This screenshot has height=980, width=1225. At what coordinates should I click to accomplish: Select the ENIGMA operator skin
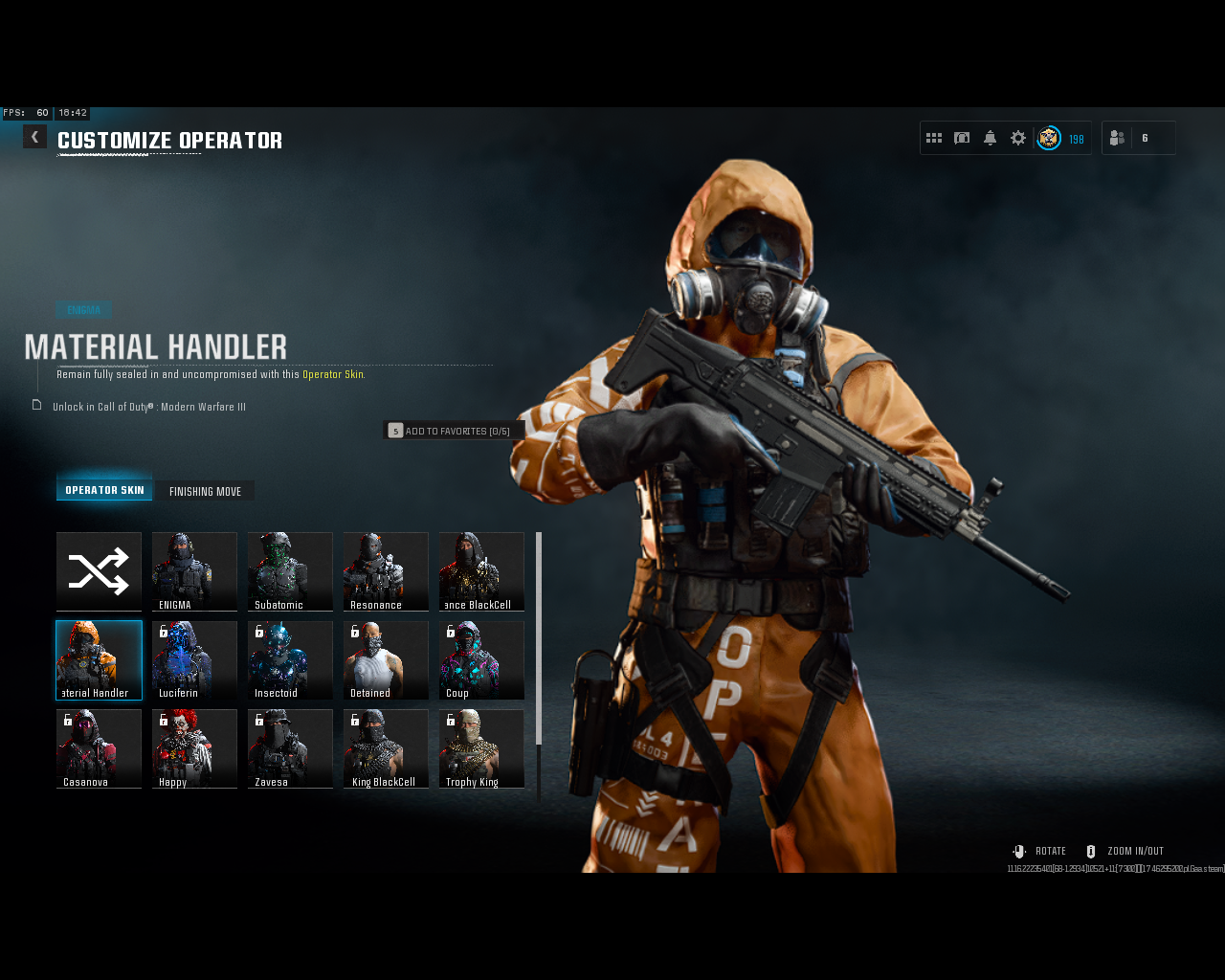194,571
